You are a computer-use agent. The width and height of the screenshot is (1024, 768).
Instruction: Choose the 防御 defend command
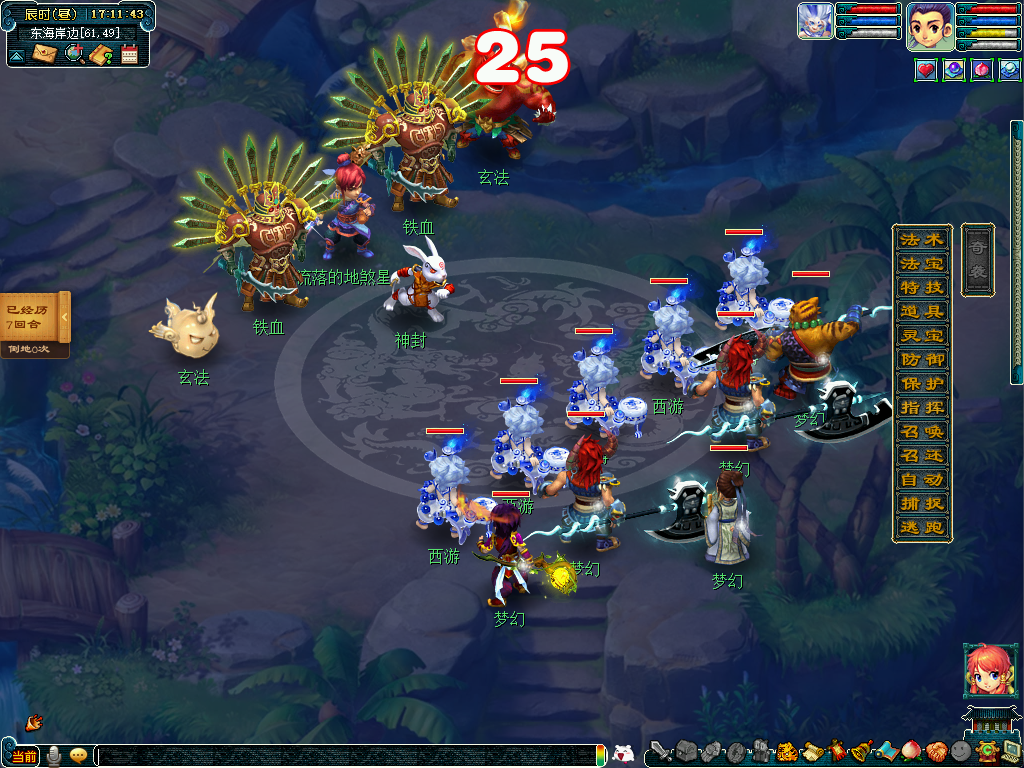922,360
